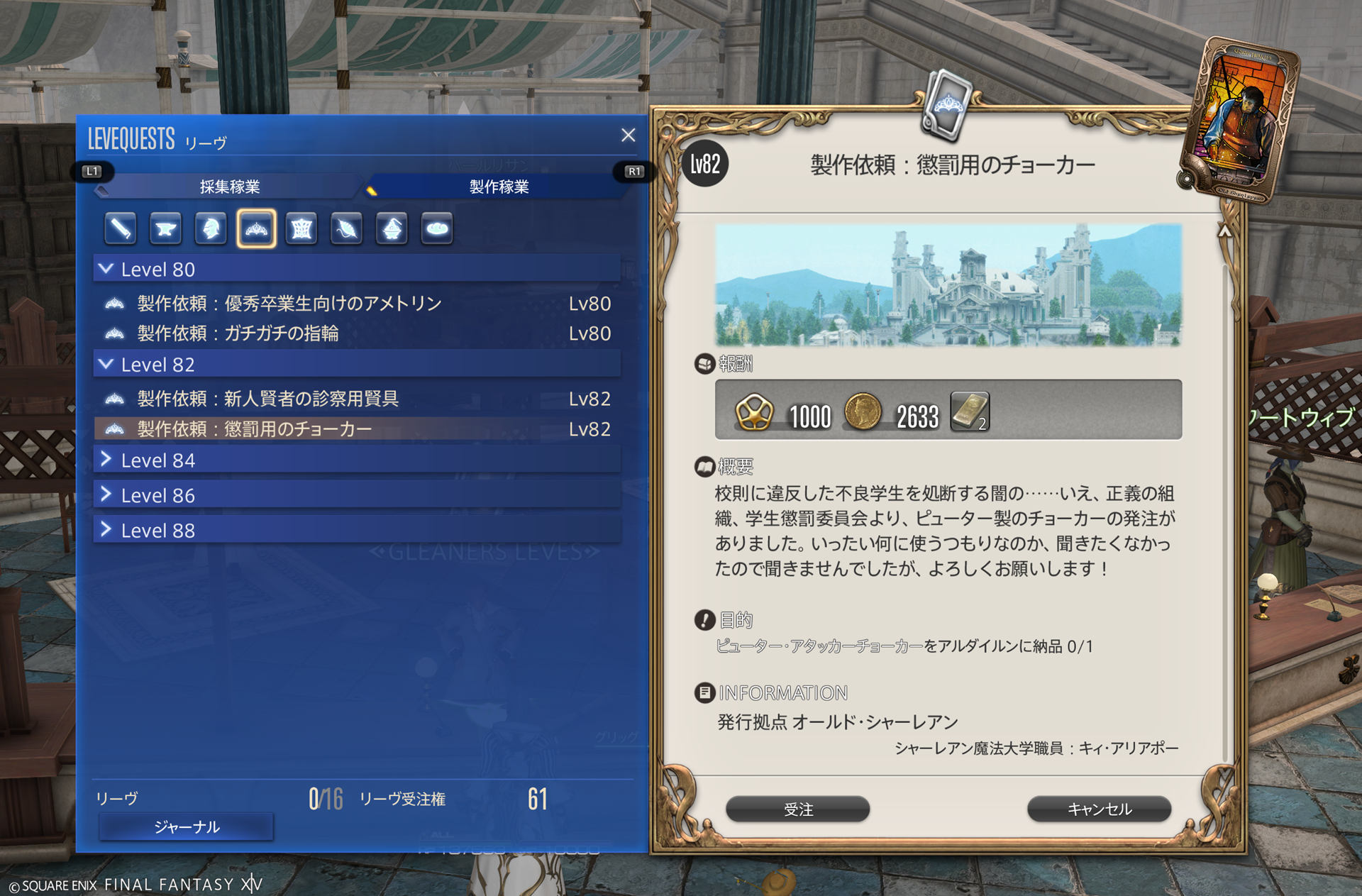Select the Carpenter saw class icon
Image resolution: width=1362 pixels, height=896 pixels.
point(120,228)
